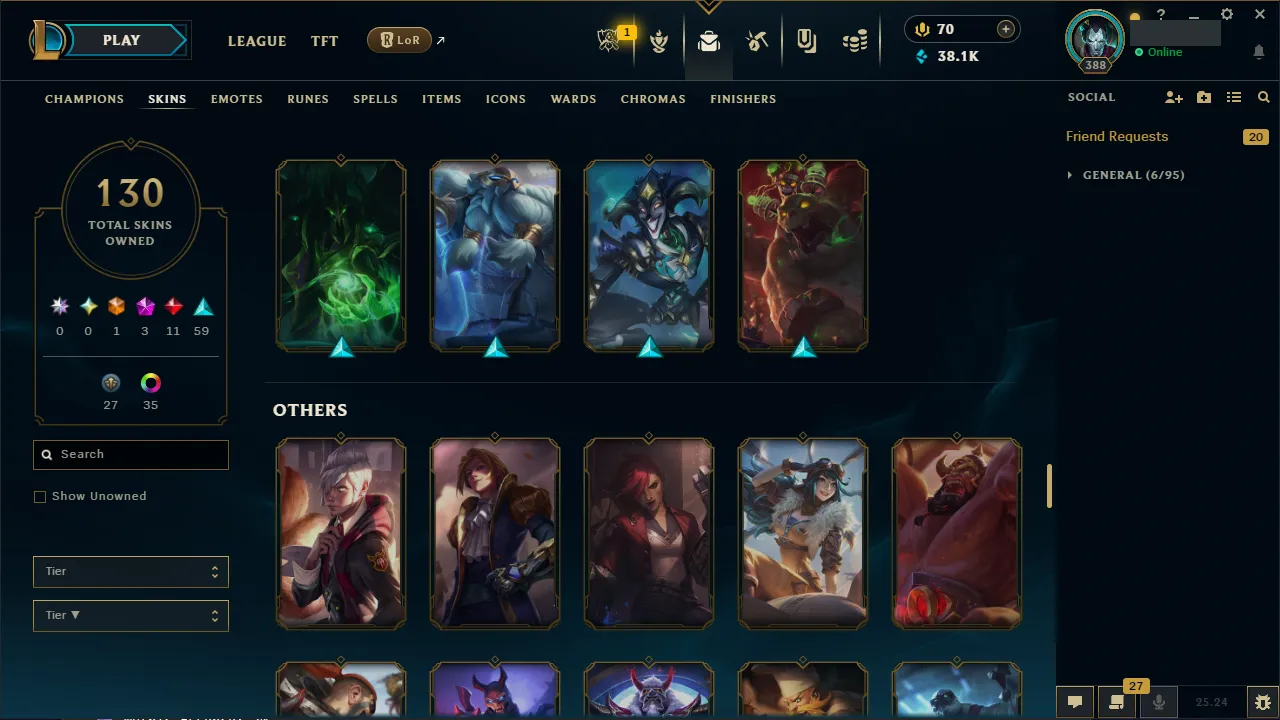Switch to the TFT menu item
The width and height of the screenshot is (1280, 720).
coord(324,41)
